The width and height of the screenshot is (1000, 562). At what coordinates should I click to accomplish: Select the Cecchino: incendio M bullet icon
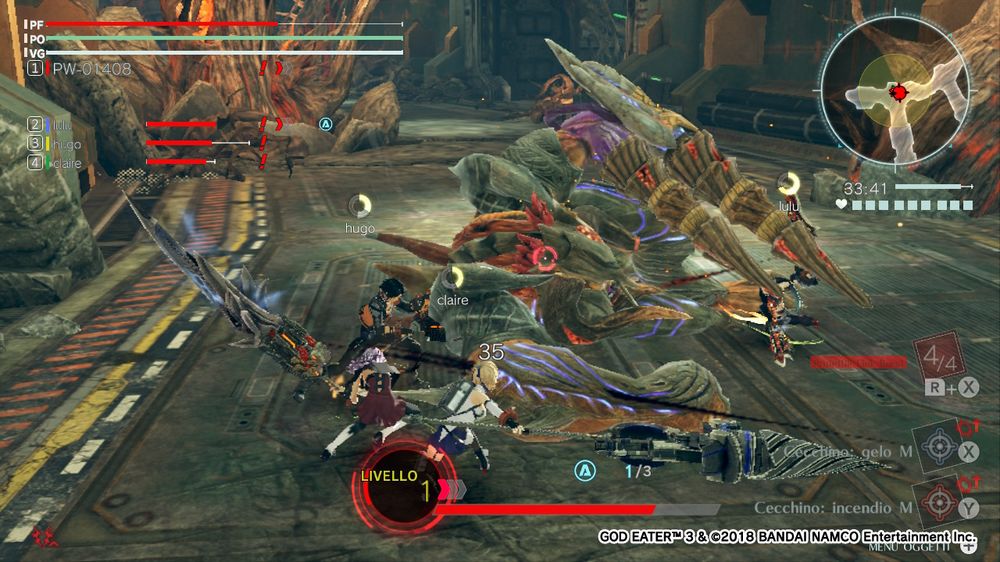[x=940, y=499]
